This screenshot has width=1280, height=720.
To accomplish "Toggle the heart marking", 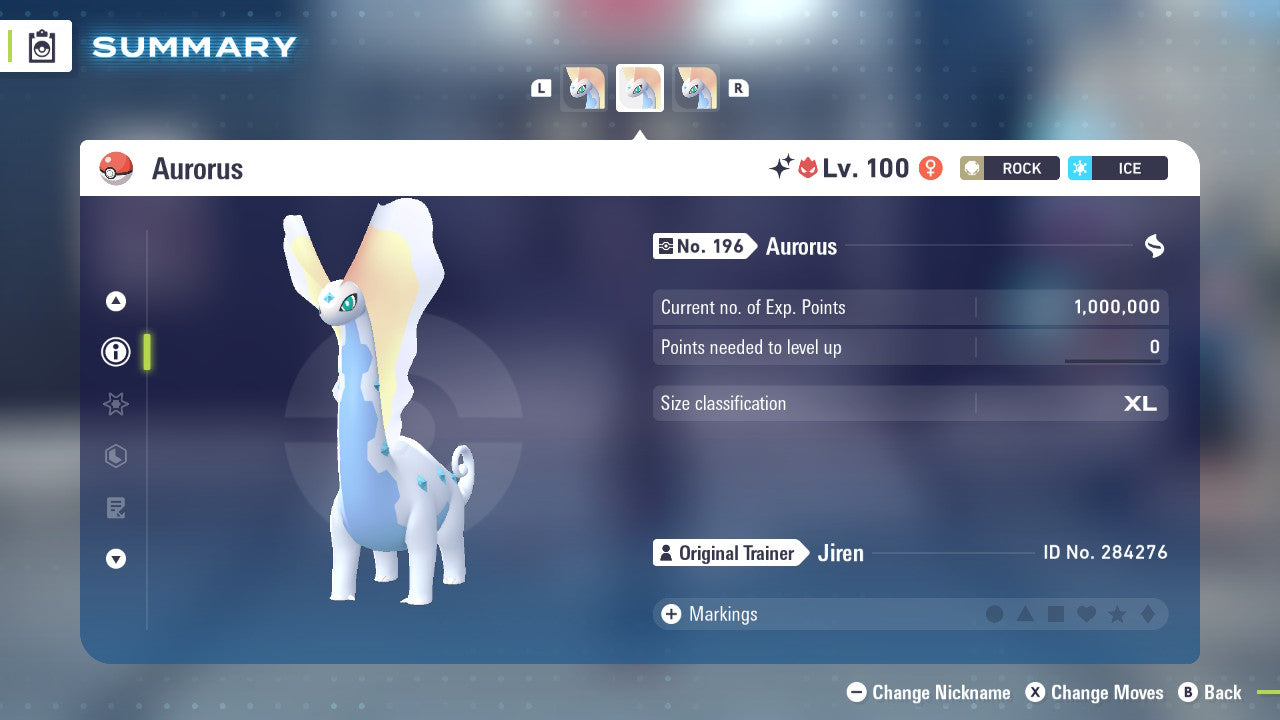I will [1085, 614].
